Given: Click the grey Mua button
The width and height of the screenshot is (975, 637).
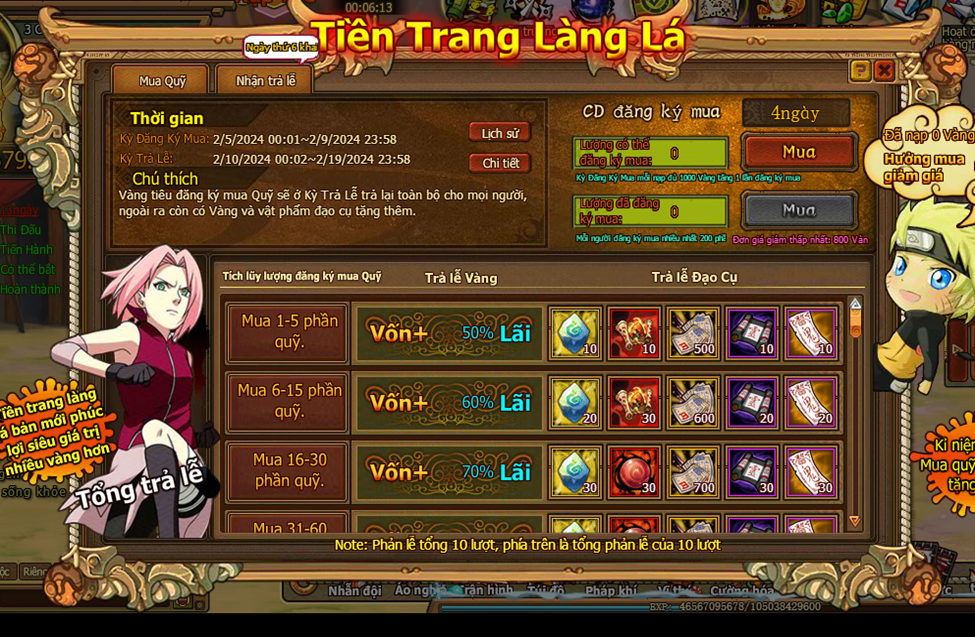Looking at the screenshot, I should click(798, 210).
